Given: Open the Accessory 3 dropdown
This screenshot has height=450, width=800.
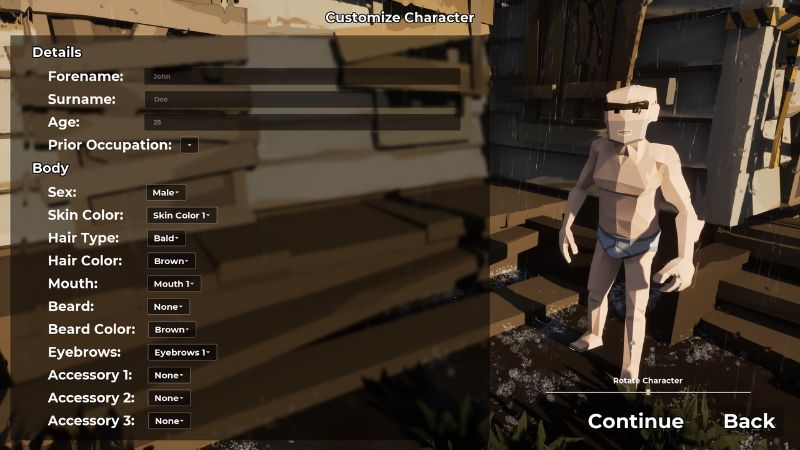Looking at the screenshot, I should click(x=168, y=421).
